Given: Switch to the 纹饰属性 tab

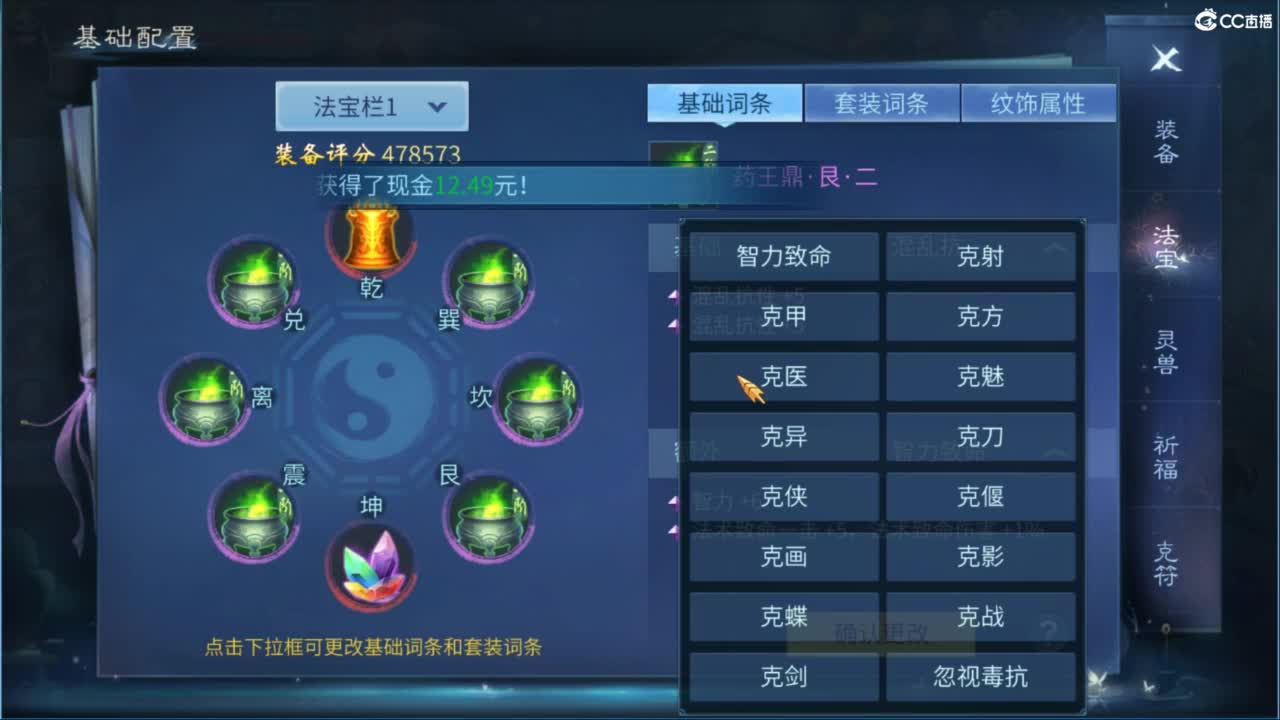Looking at the screenshot, I should point(1040,102).
